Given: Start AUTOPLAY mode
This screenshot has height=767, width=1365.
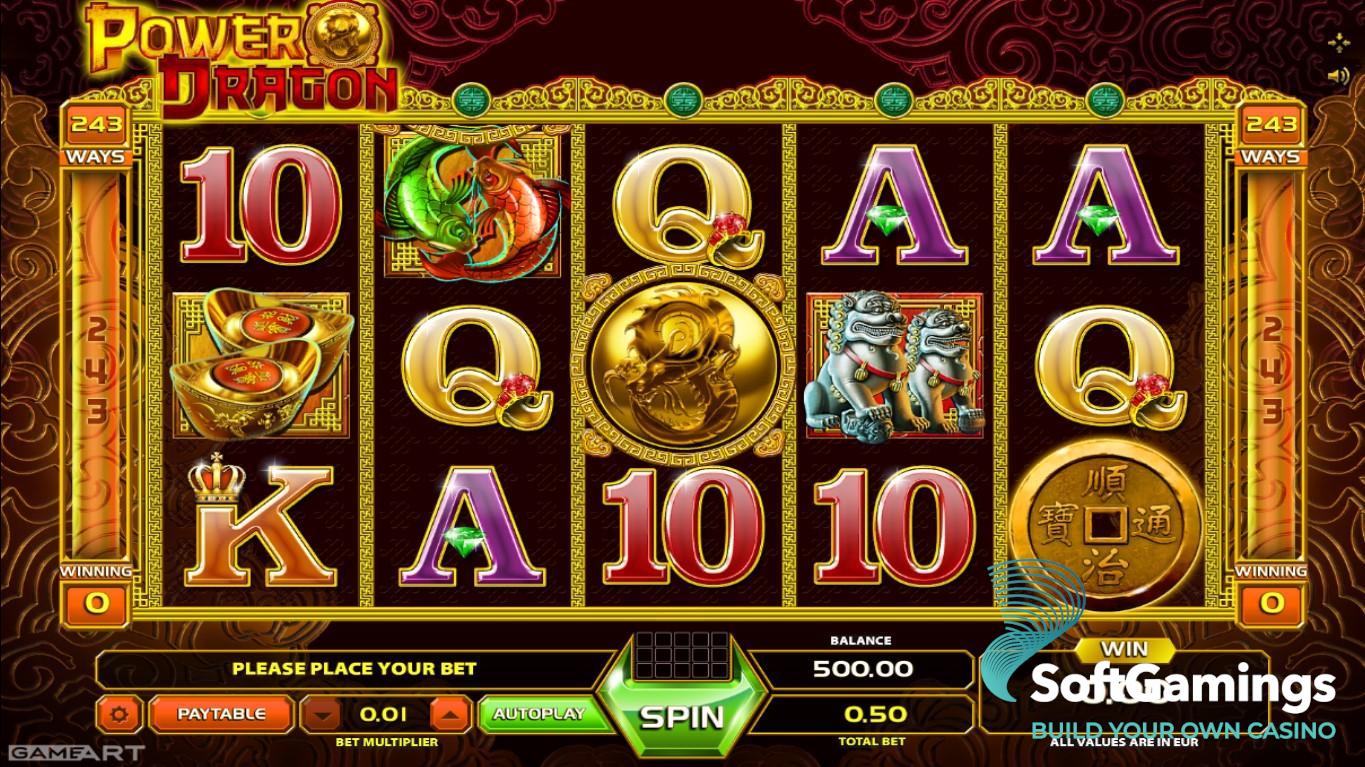Looking at the screenshot, I should 538,714.
